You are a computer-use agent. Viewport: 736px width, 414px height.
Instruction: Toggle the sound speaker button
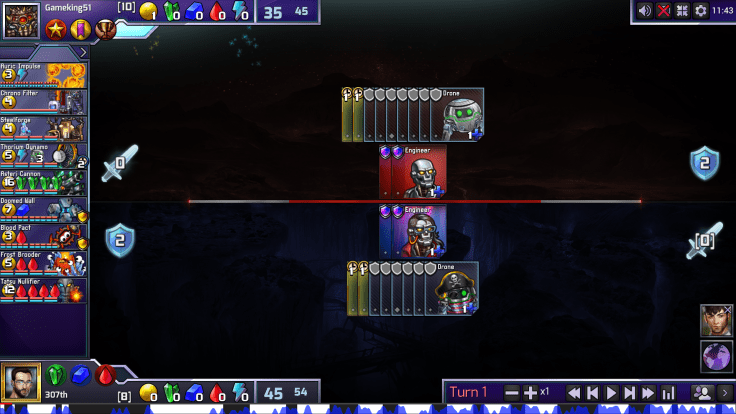click(x=645, y=11)
